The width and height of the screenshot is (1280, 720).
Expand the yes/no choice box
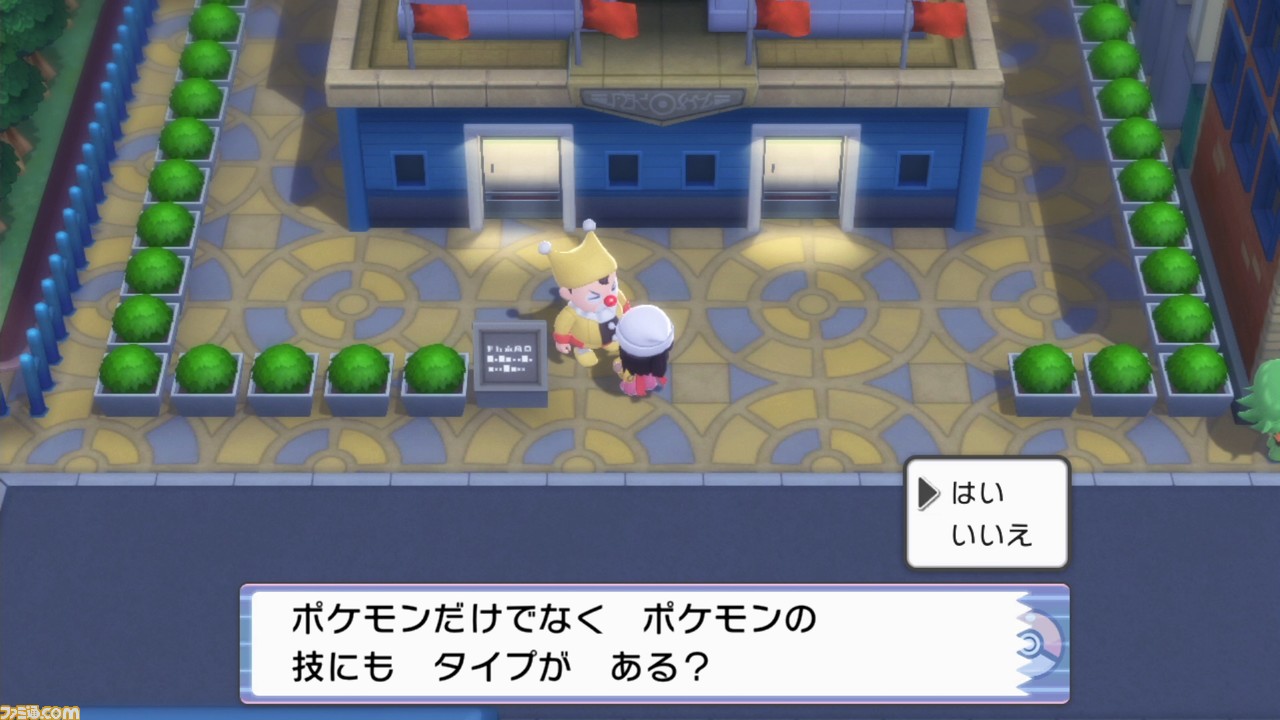pyautogui.click(x=986, y=512)
